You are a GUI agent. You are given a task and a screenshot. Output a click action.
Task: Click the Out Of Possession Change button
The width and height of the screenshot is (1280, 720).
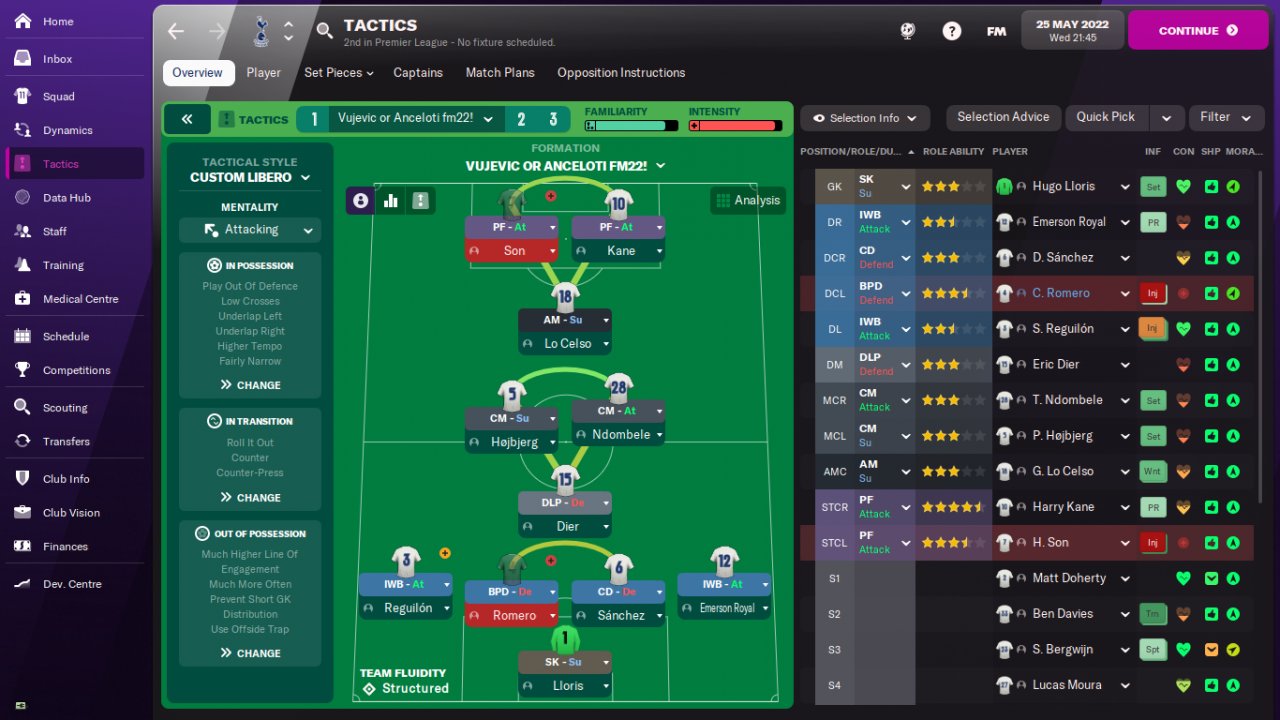point(250,653)
